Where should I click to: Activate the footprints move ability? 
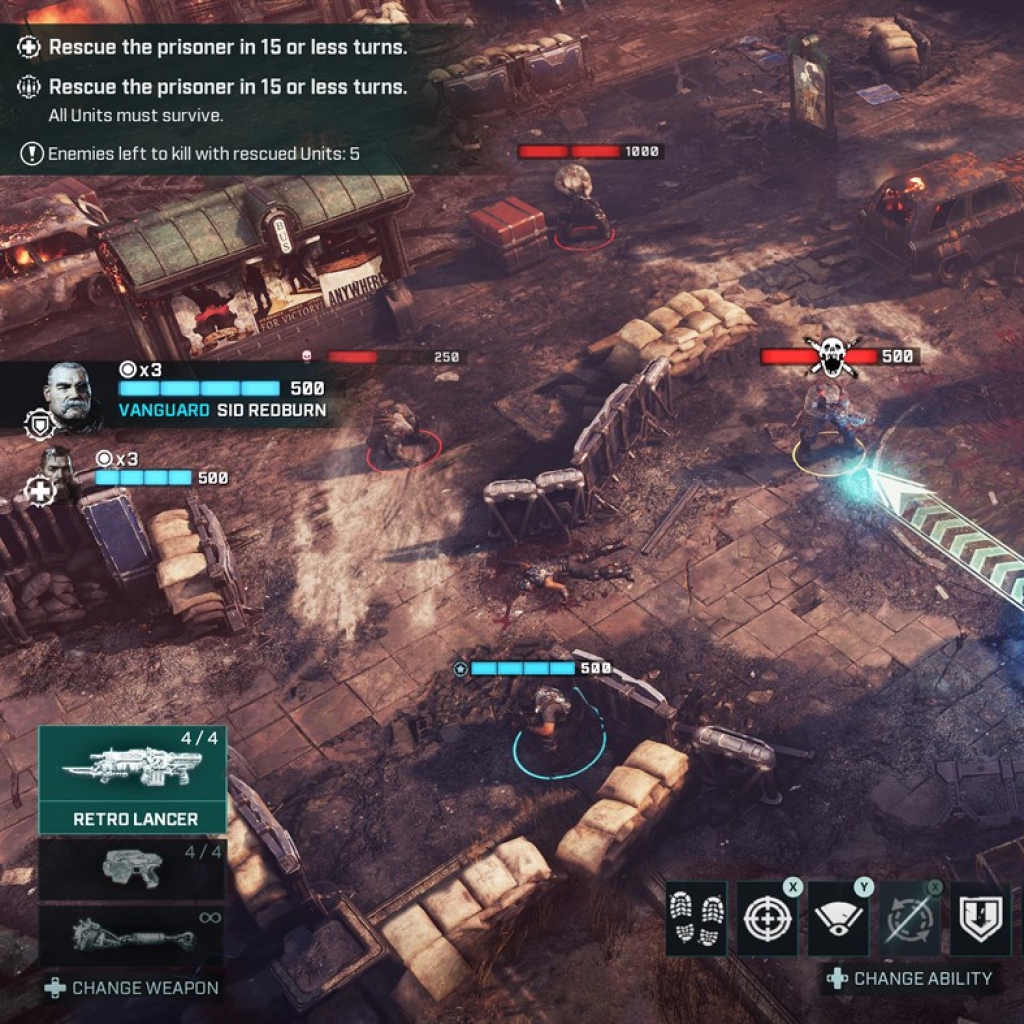pos(696,918)
